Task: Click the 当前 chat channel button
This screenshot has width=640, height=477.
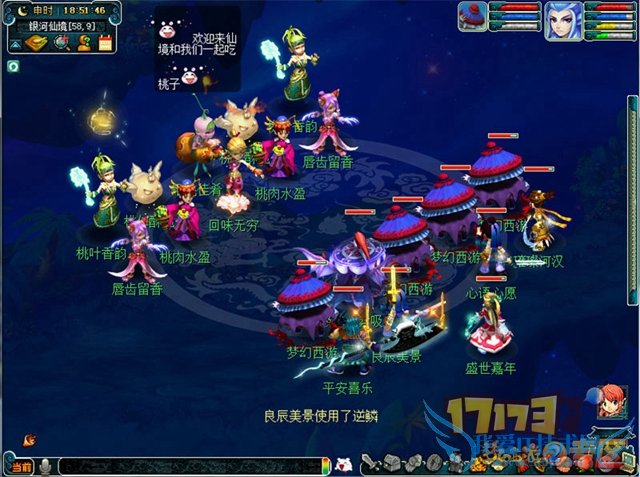Action: pyautogui.click(x=19, y=466)
